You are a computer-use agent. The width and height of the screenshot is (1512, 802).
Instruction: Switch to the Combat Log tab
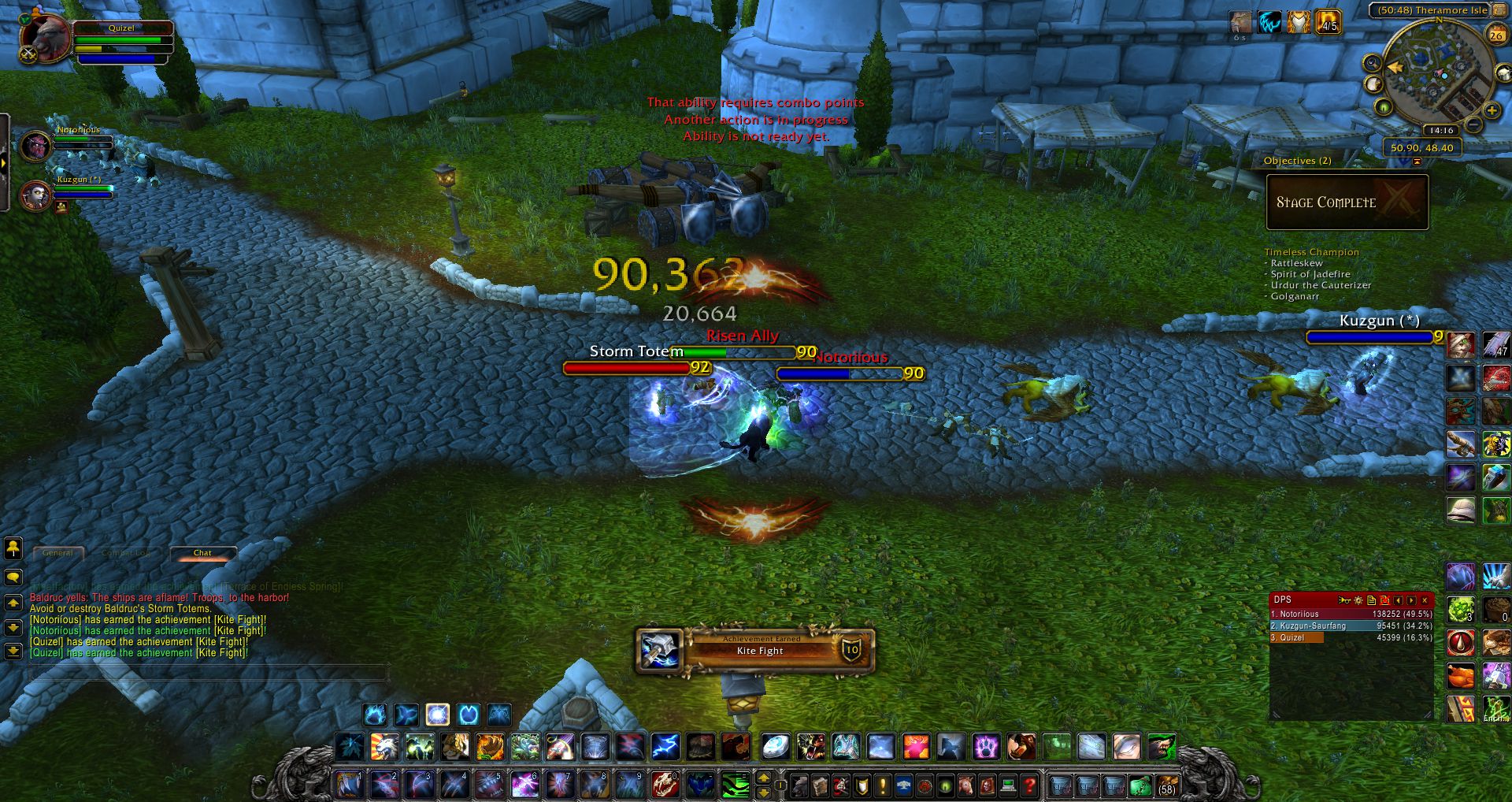pos(126,553)
